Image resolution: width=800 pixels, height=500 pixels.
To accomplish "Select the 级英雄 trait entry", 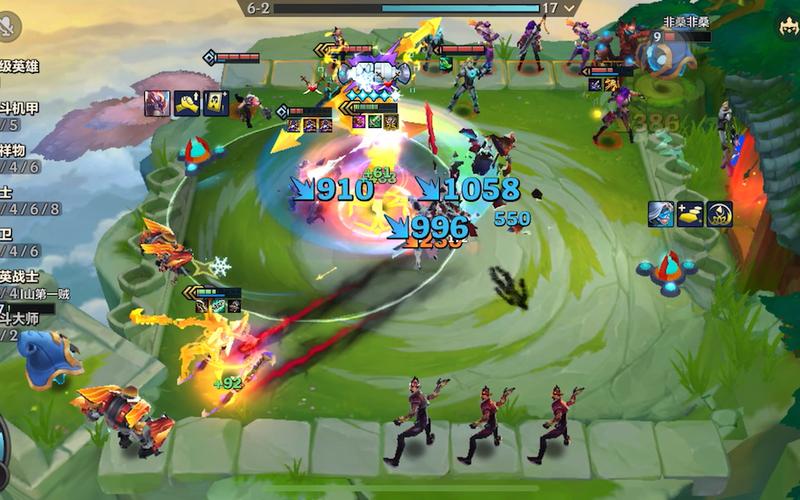I will [18, 66].
